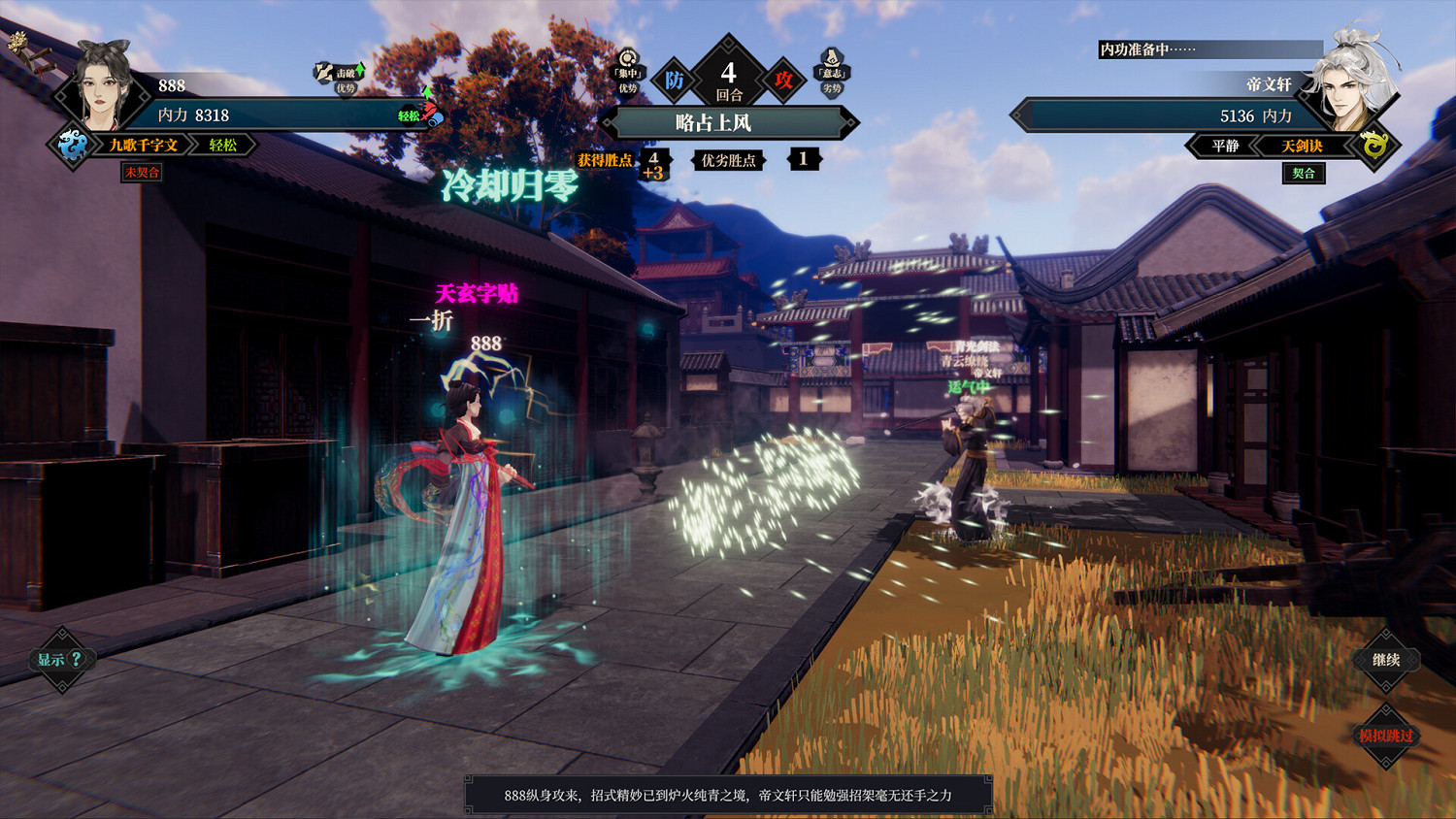
Task: Toggle the 未契合 status tag under 888
Action: [x=143, y=173]
